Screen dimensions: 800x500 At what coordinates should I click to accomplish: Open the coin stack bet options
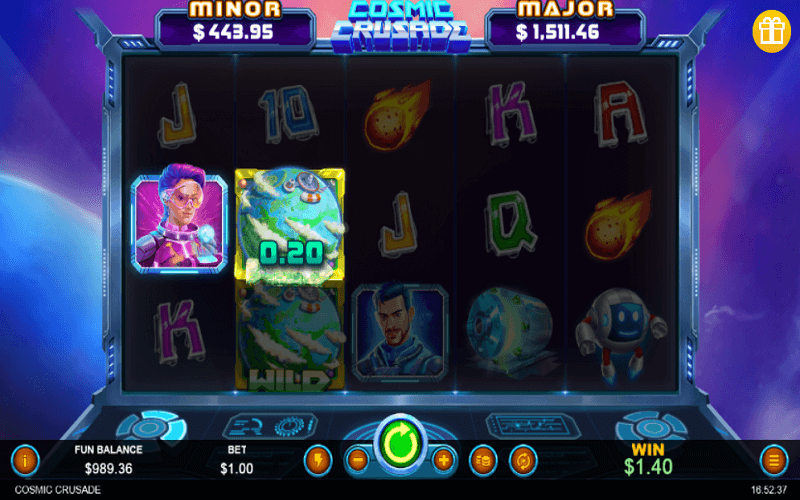point(483,461)
